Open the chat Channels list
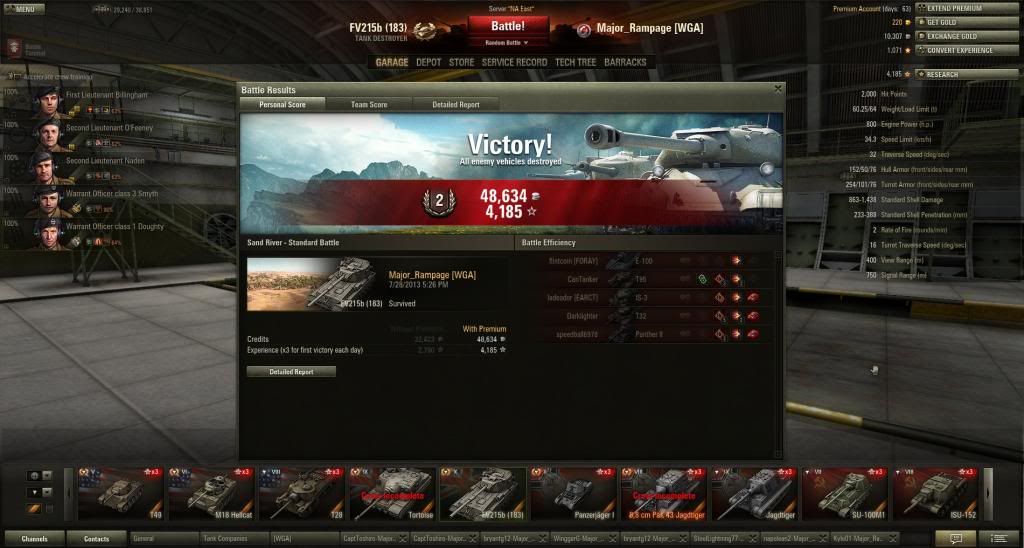This screenshot has height=548, width=1024. point(34,539)
